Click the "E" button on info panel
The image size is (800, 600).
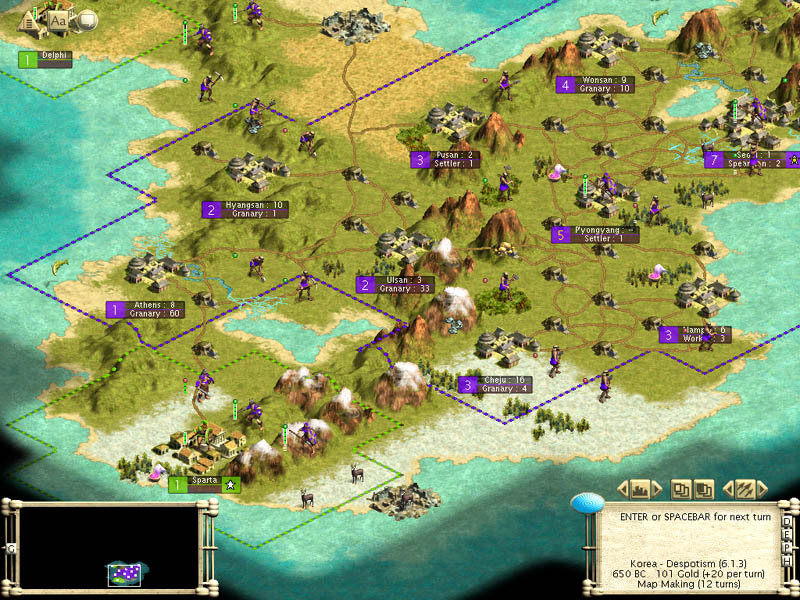point(788,534)
